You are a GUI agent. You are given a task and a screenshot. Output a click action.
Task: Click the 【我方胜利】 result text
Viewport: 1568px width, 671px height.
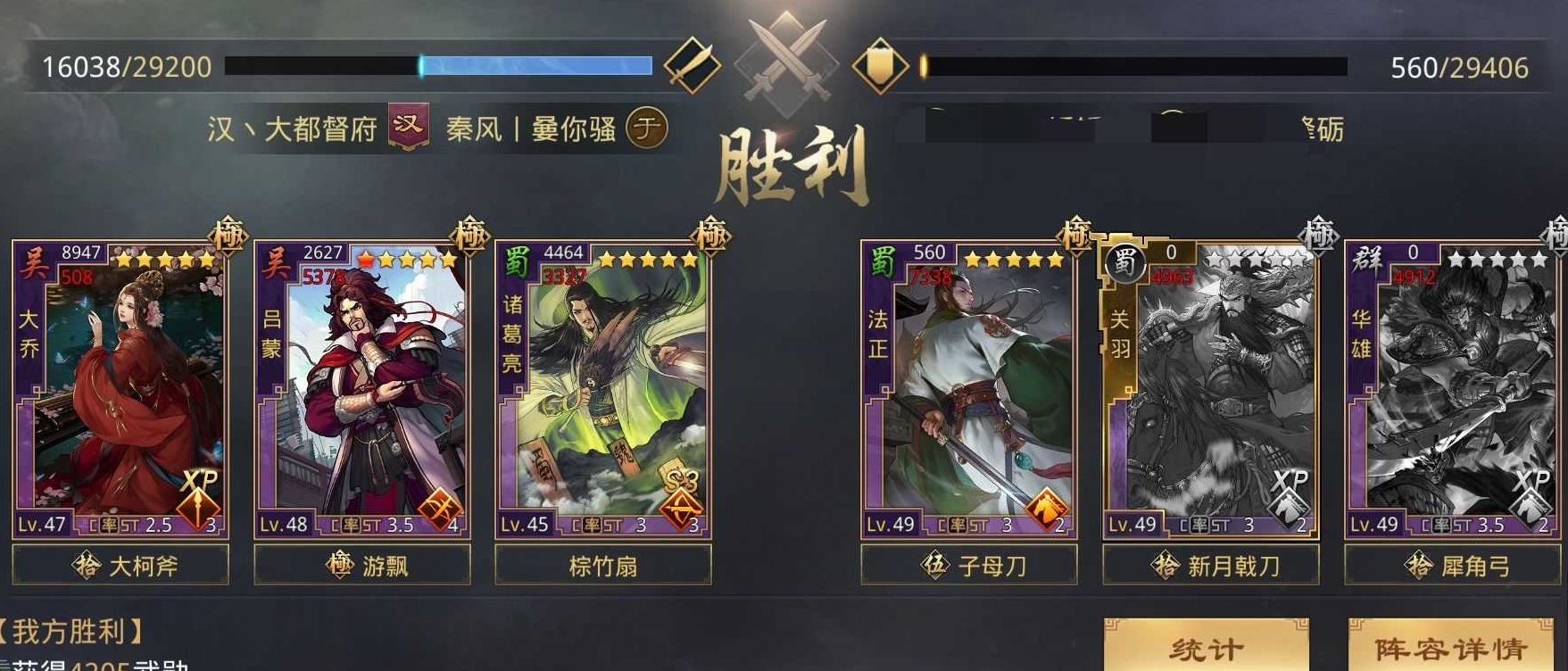pyautogui.click(x=67, y=628)
